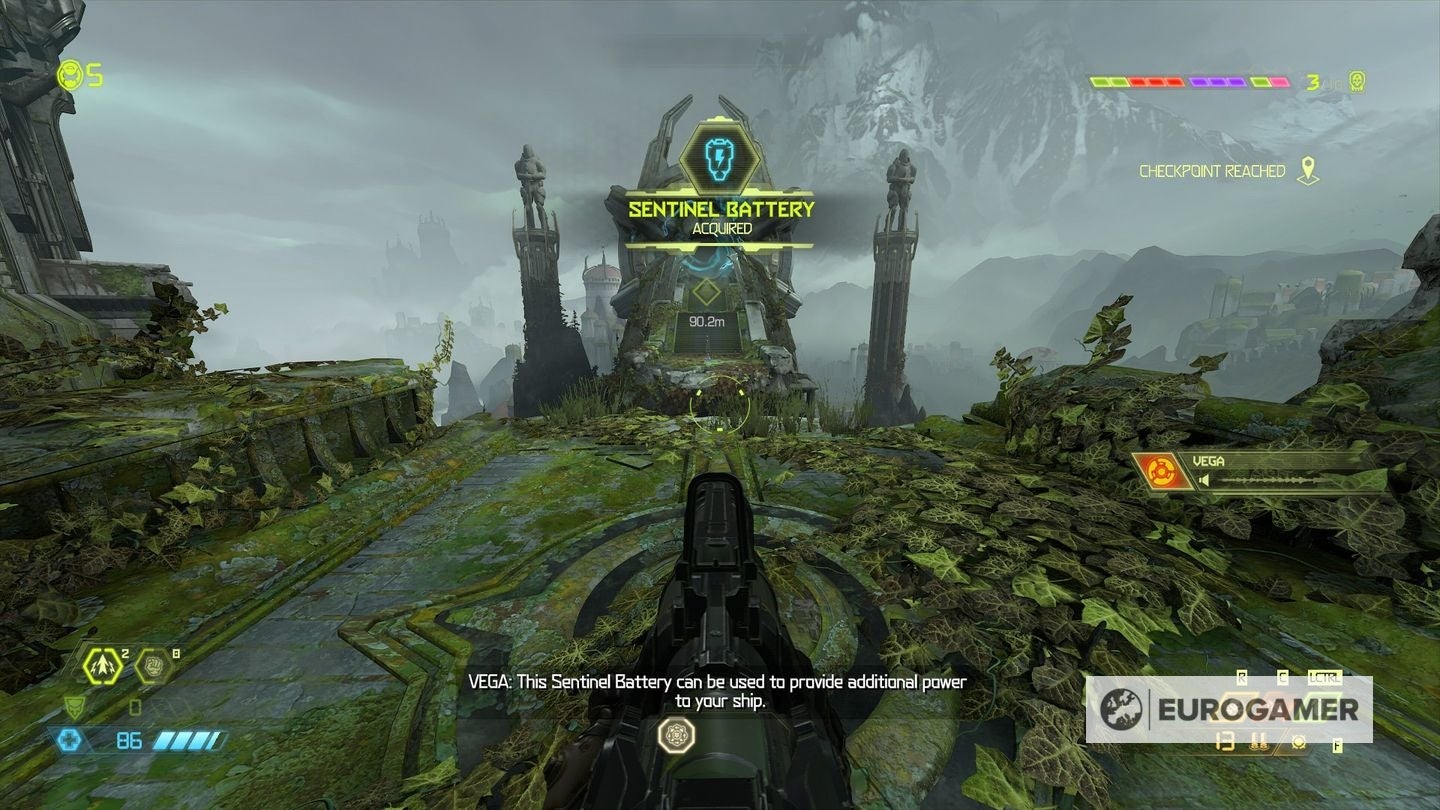Click the R keybind indicator
This screenshot has width=1440, height=810.
tap(1242, 676)
